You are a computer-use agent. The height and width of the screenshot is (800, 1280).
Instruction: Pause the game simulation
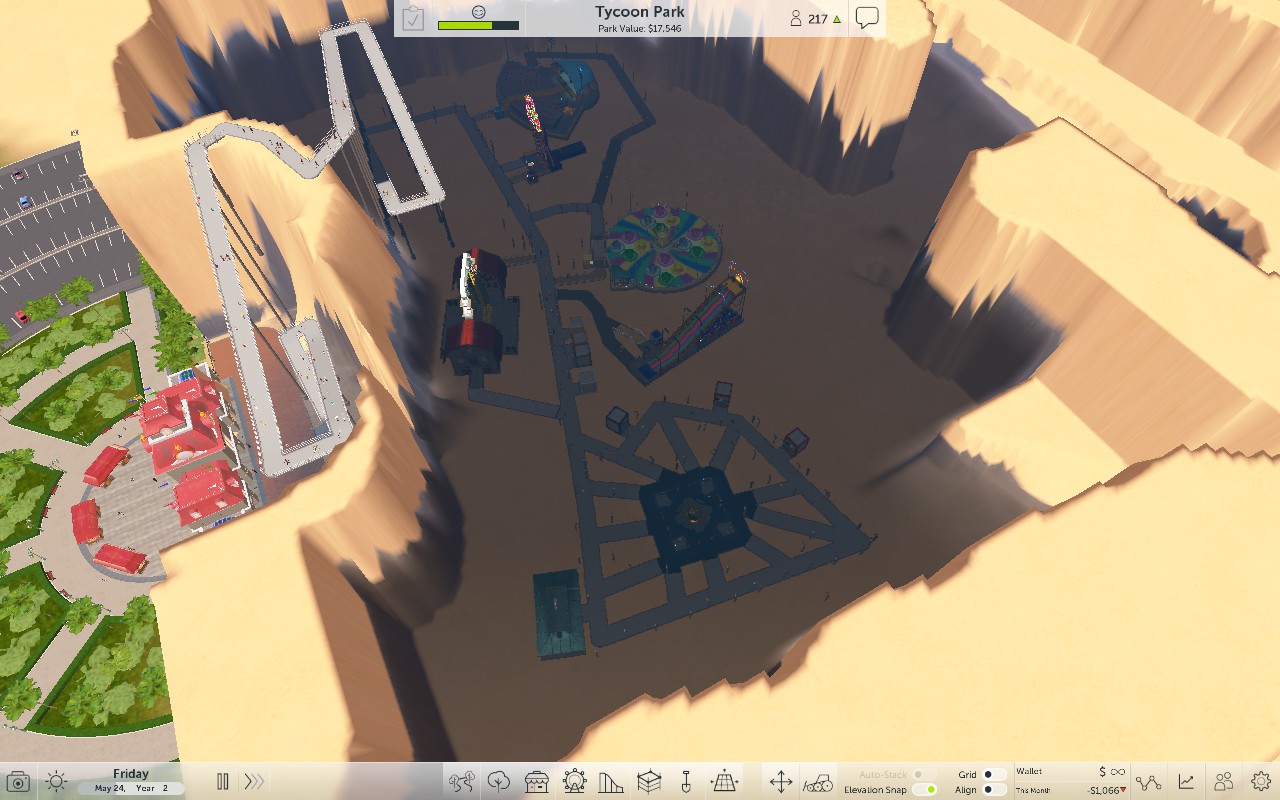point(222,781)
